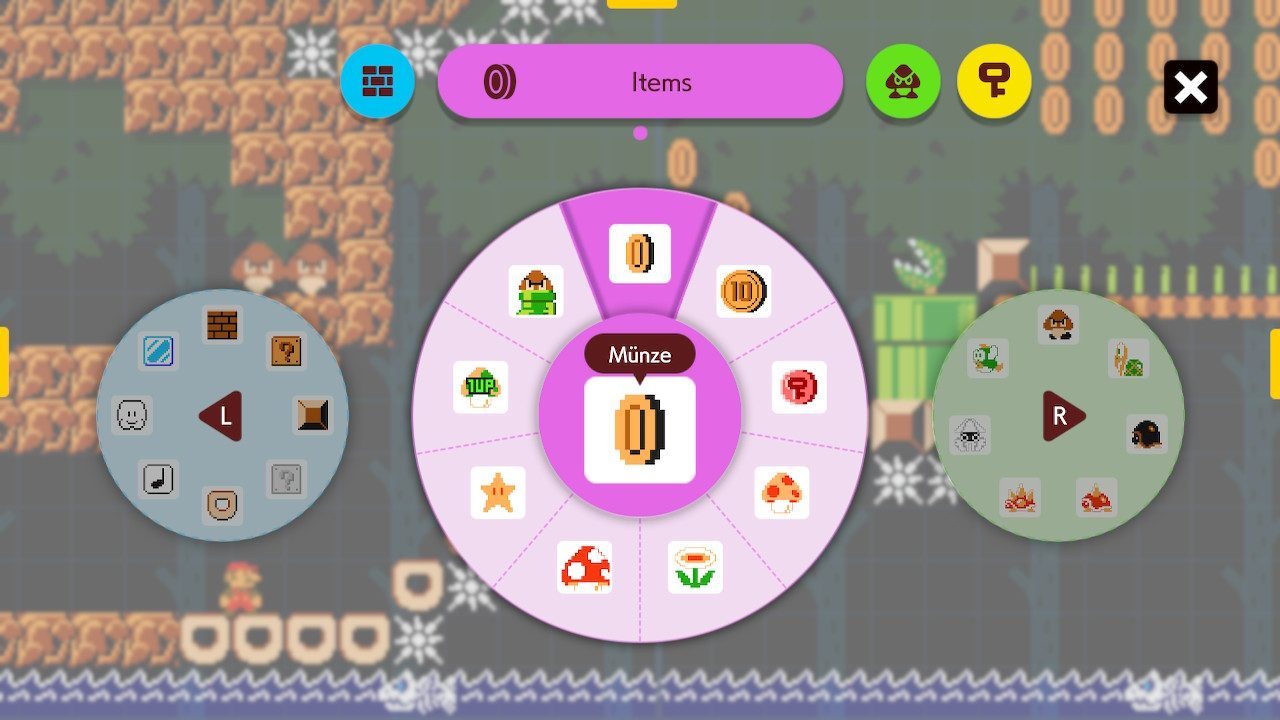Choose the 10-coin from the item wheel
Viewport: 1280px width, 720px height.
coord(743,291)
